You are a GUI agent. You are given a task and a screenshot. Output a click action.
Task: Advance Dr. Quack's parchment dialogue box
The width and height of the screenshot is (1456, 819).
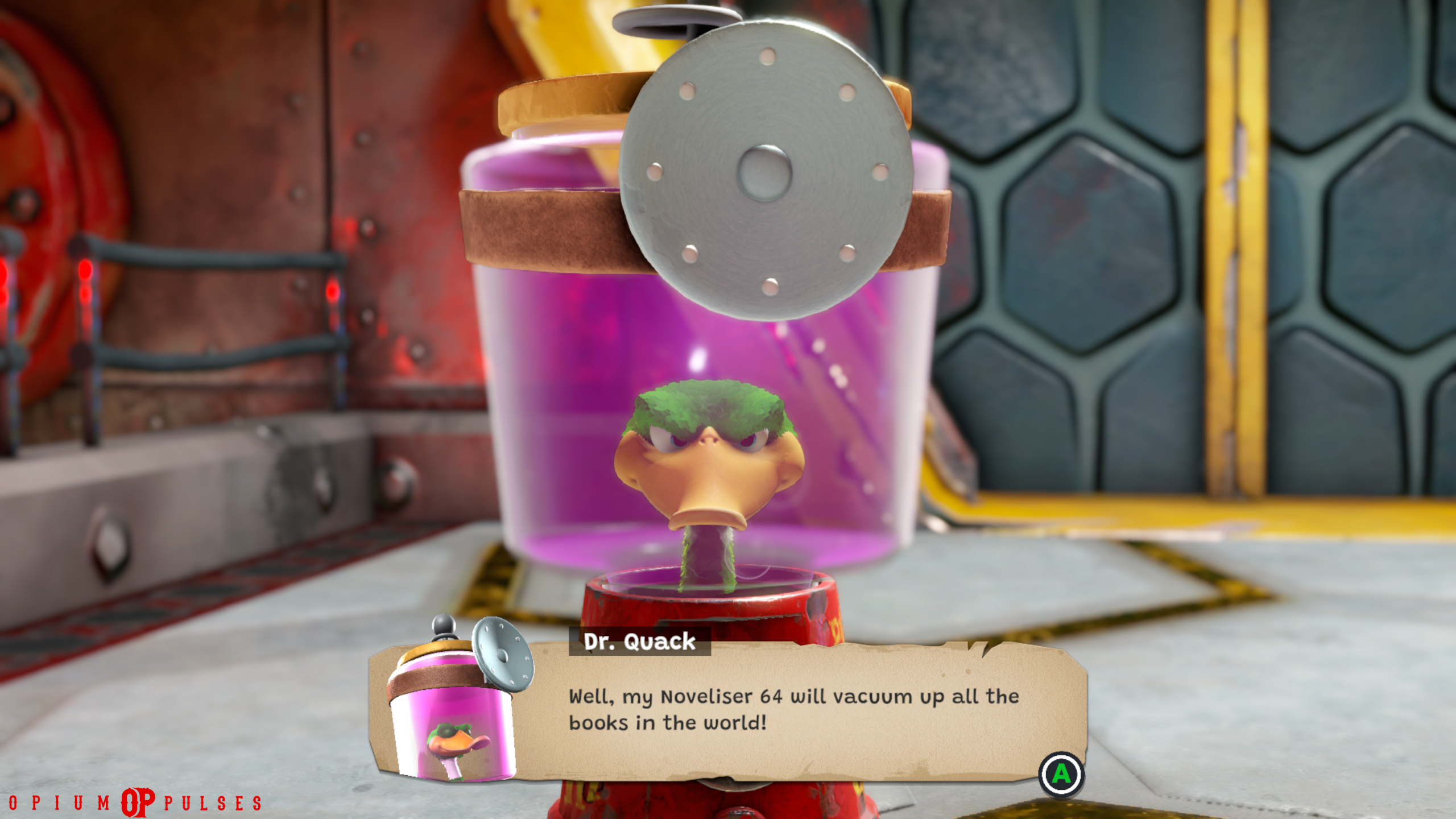click(1061, 774)
